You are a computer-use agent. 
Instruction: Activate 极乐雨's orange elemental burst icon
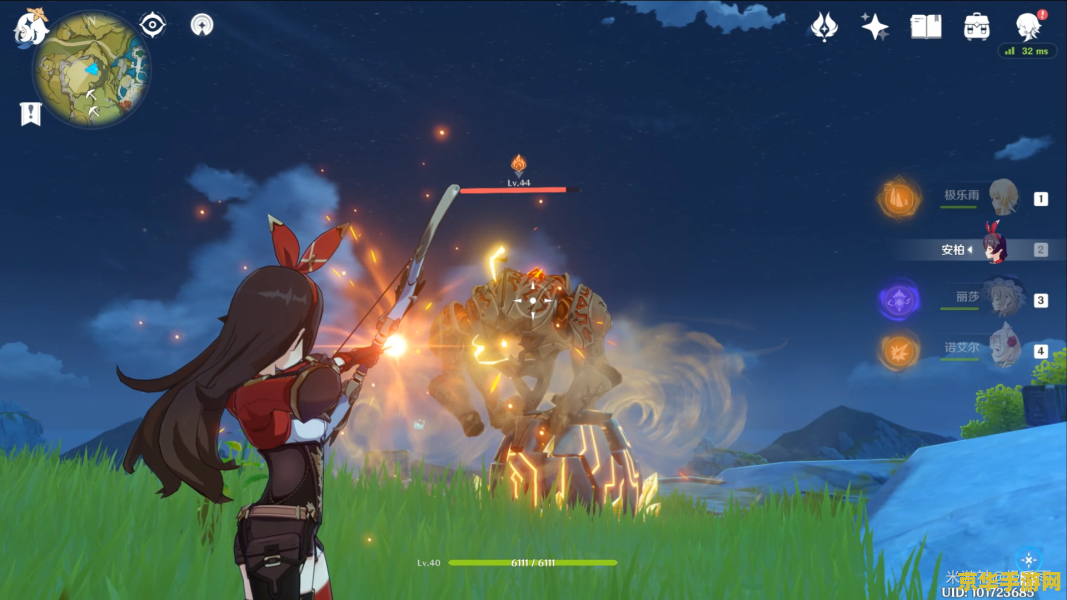898,198
